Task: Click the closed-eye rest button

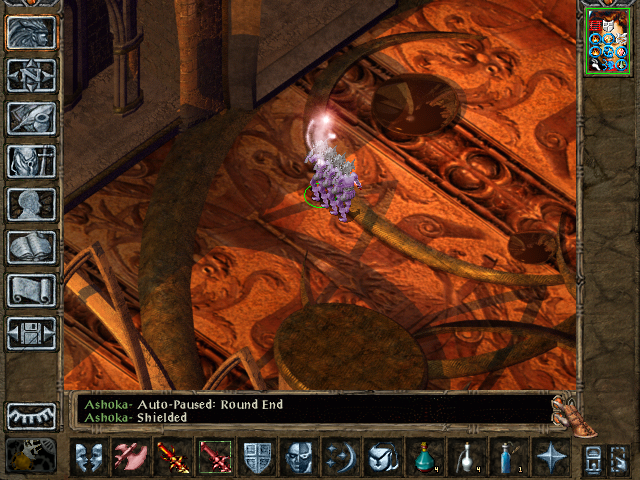Action: pos(31,415)
